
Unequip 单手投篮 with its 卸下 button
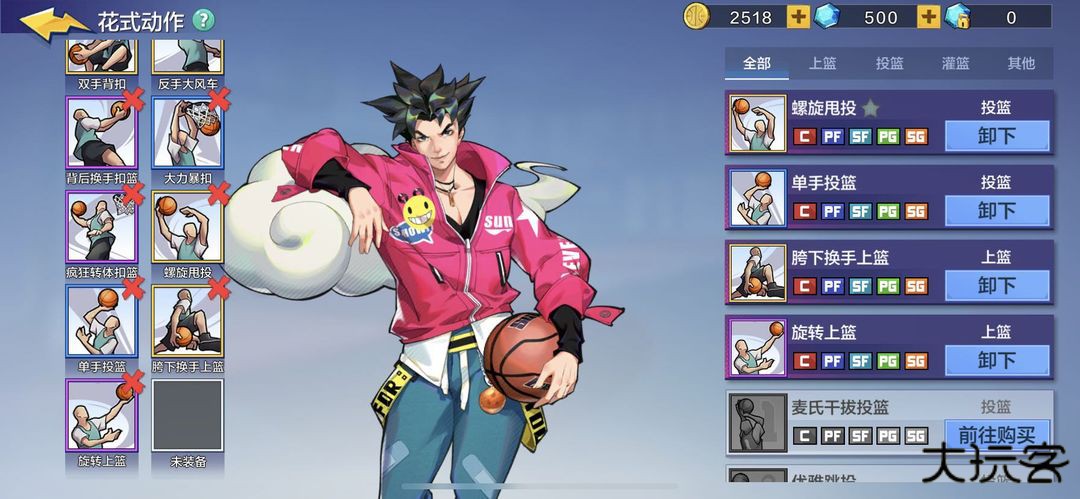996,211
